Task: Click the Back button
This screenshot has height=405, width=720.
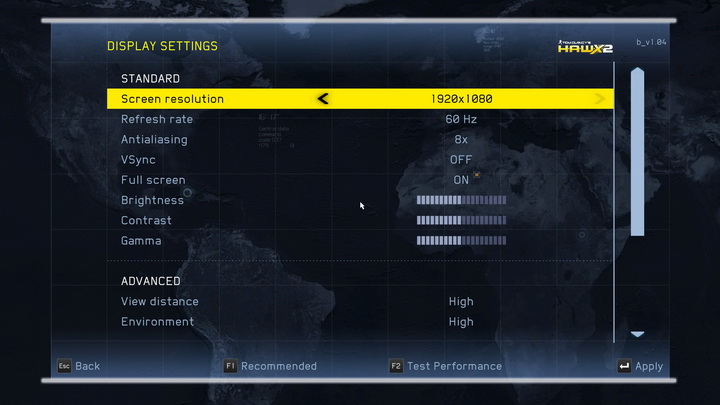Action: coord(78,366)
